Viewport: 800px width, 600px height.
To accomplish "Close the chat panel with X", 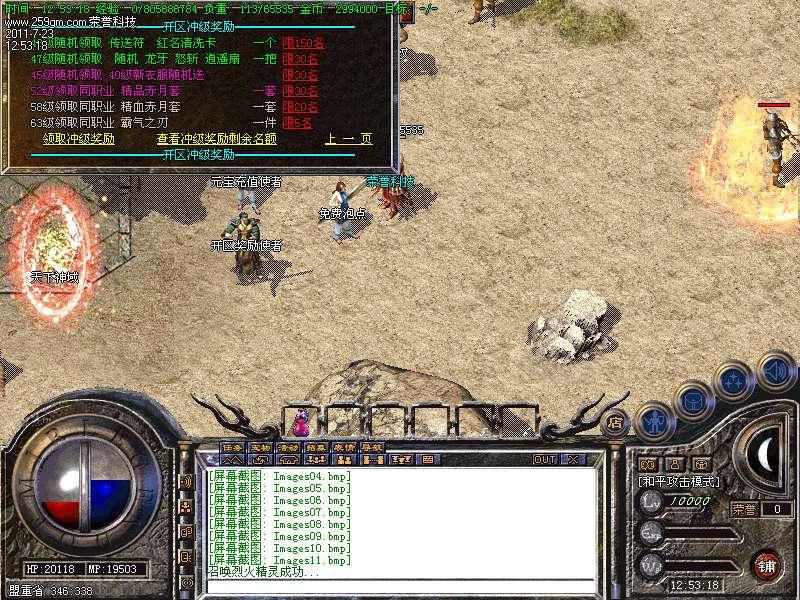I will pos(573,460).
